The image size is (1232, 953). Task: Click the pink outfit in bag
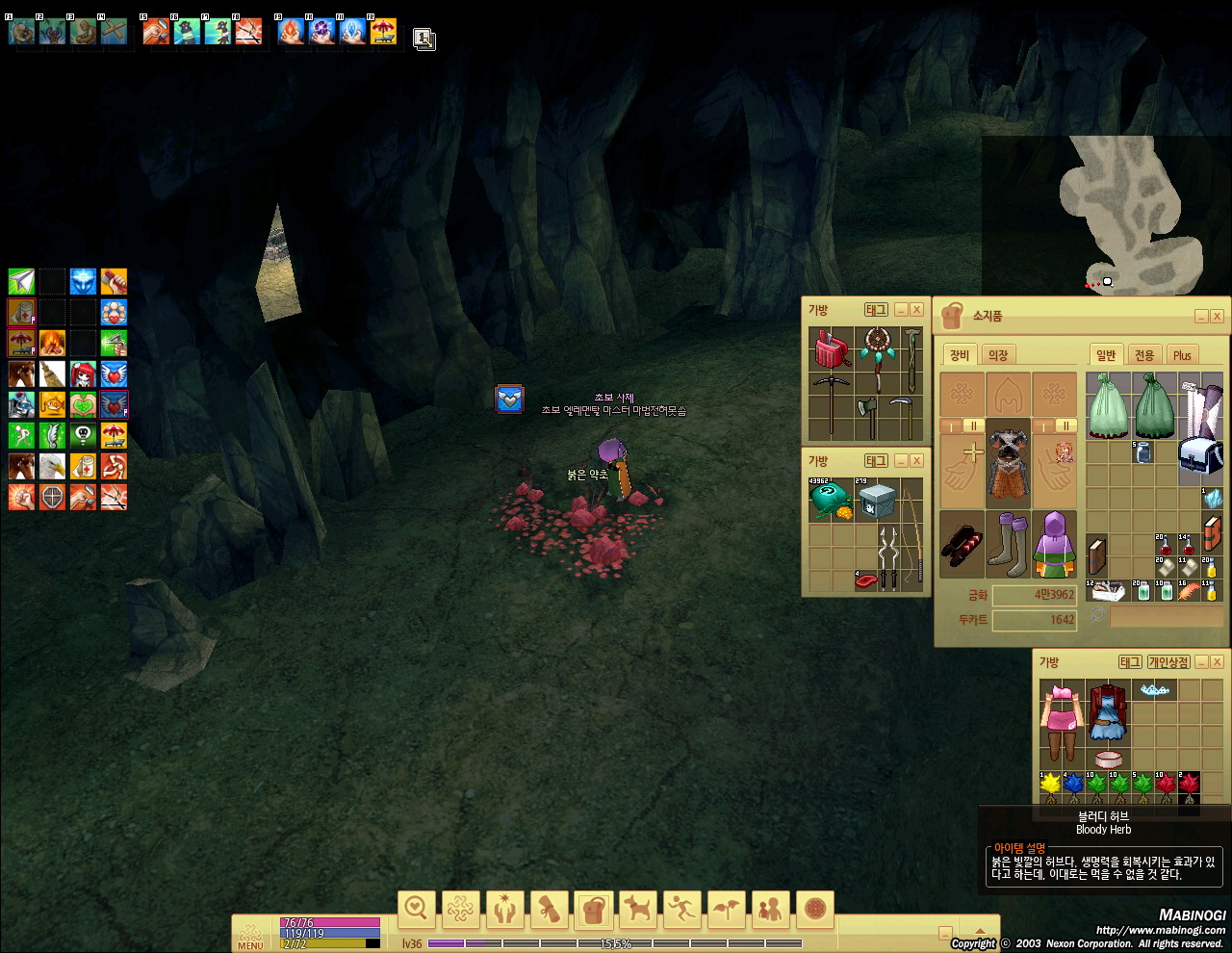pos(1062,722)
